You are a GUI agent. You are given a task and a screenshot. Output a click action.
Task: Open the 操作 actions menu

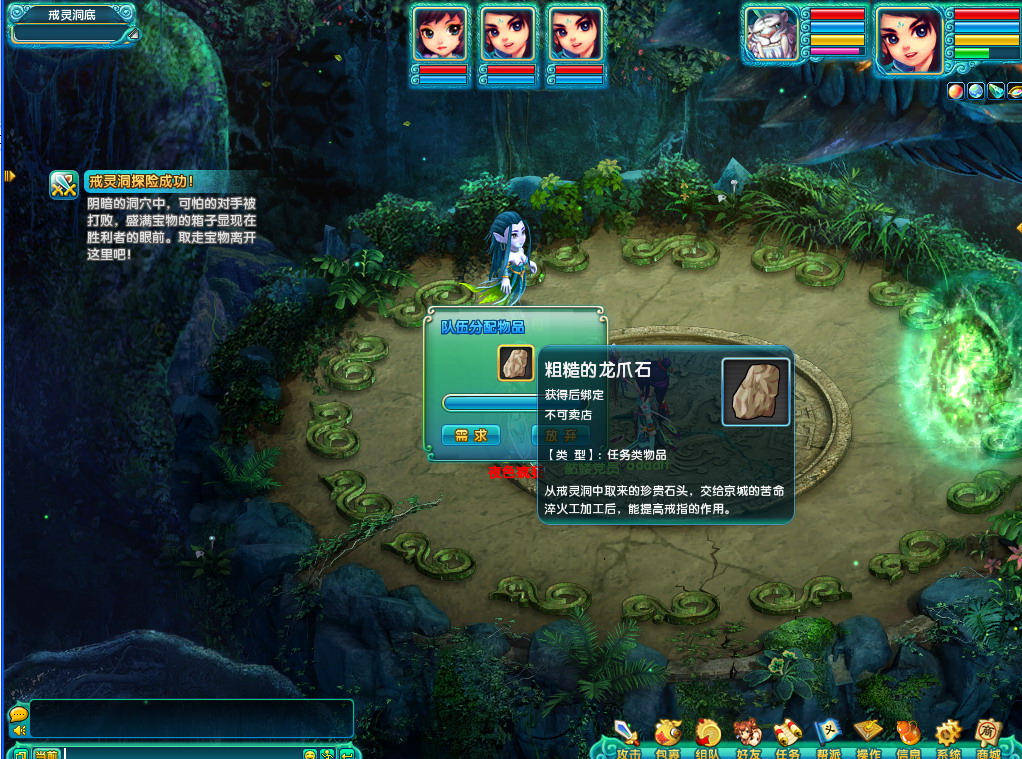(868, 735)
